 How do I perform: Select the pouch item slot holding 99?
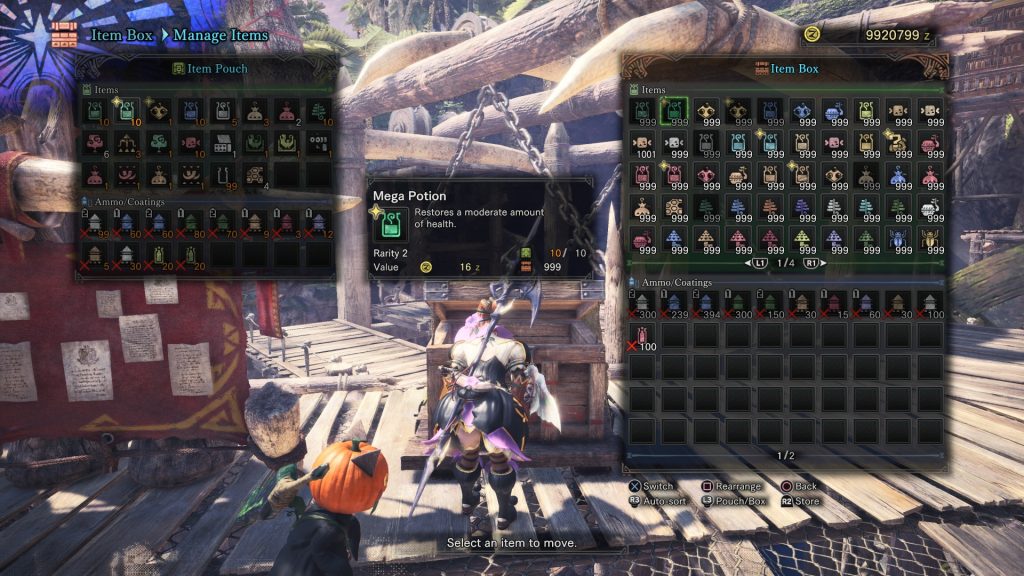224,176
